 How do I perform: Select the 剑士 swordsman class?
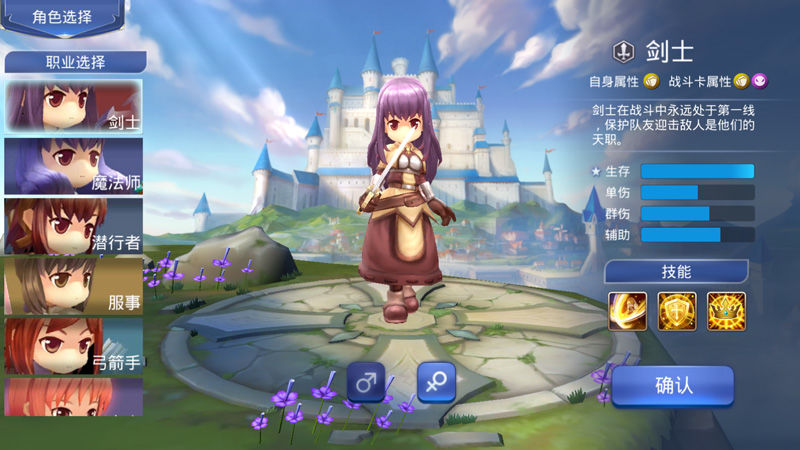[73, 106]
